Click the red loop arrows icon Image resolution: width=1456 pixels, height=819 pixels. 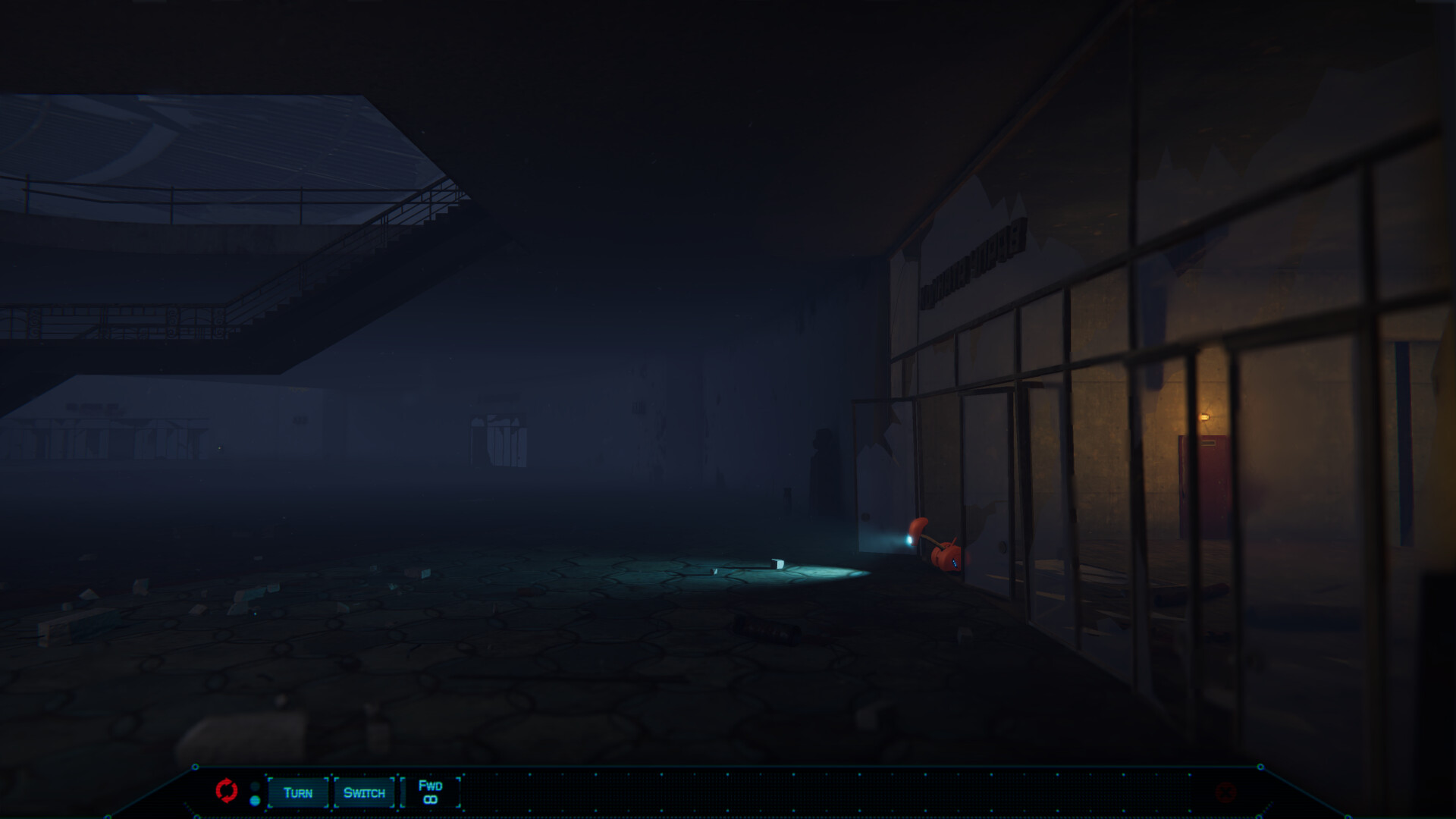(x=226, y=791)
